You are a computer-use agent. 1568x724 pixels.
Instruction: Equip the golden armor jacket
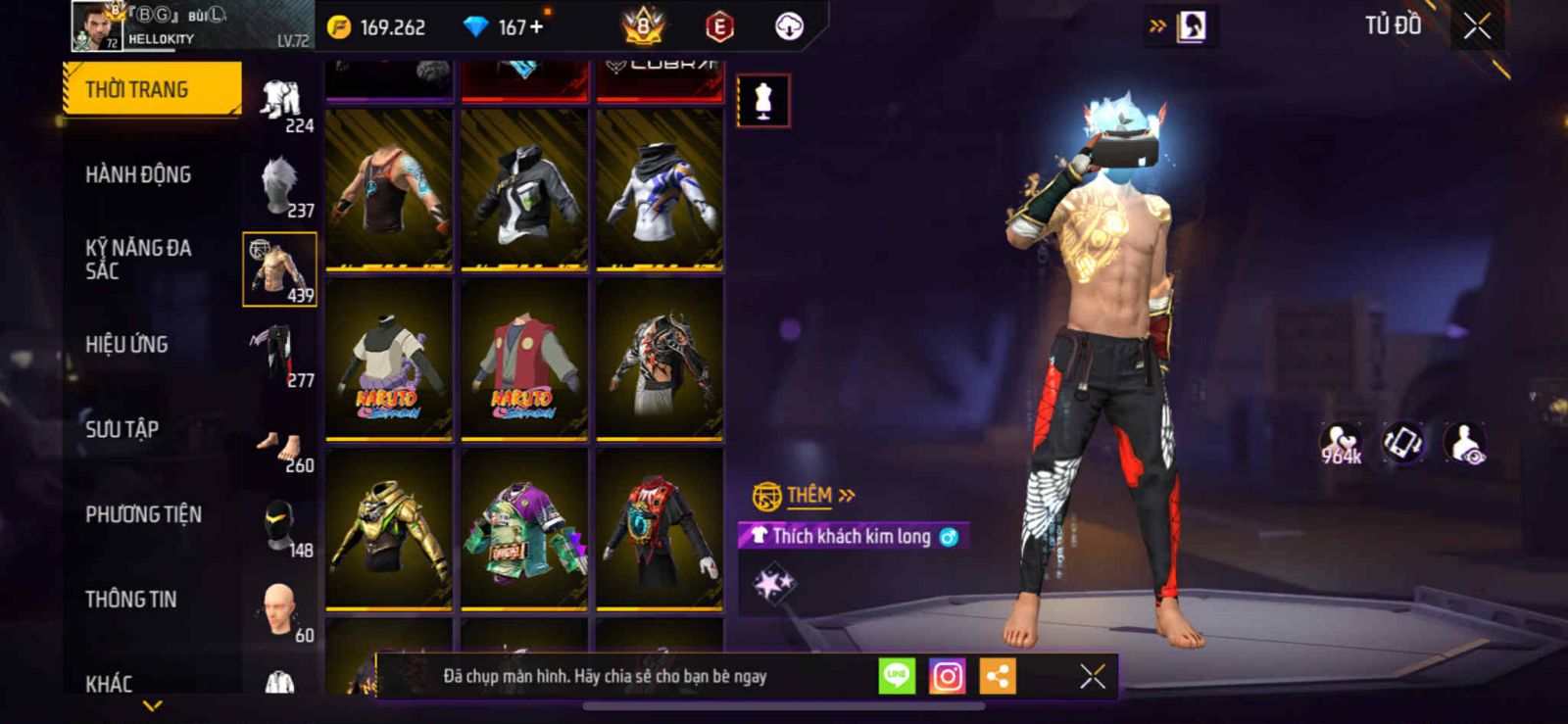389,527
